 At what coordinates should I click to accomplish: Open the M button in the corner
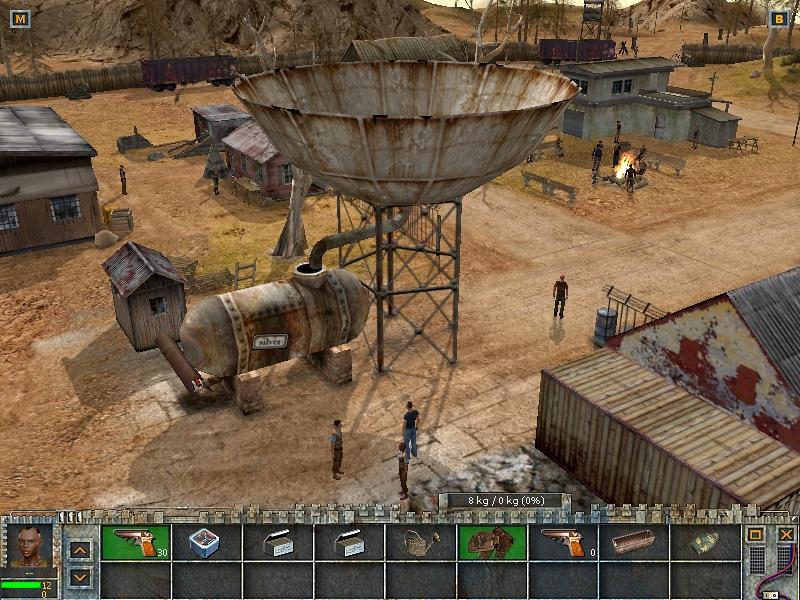tap(21, 18)
